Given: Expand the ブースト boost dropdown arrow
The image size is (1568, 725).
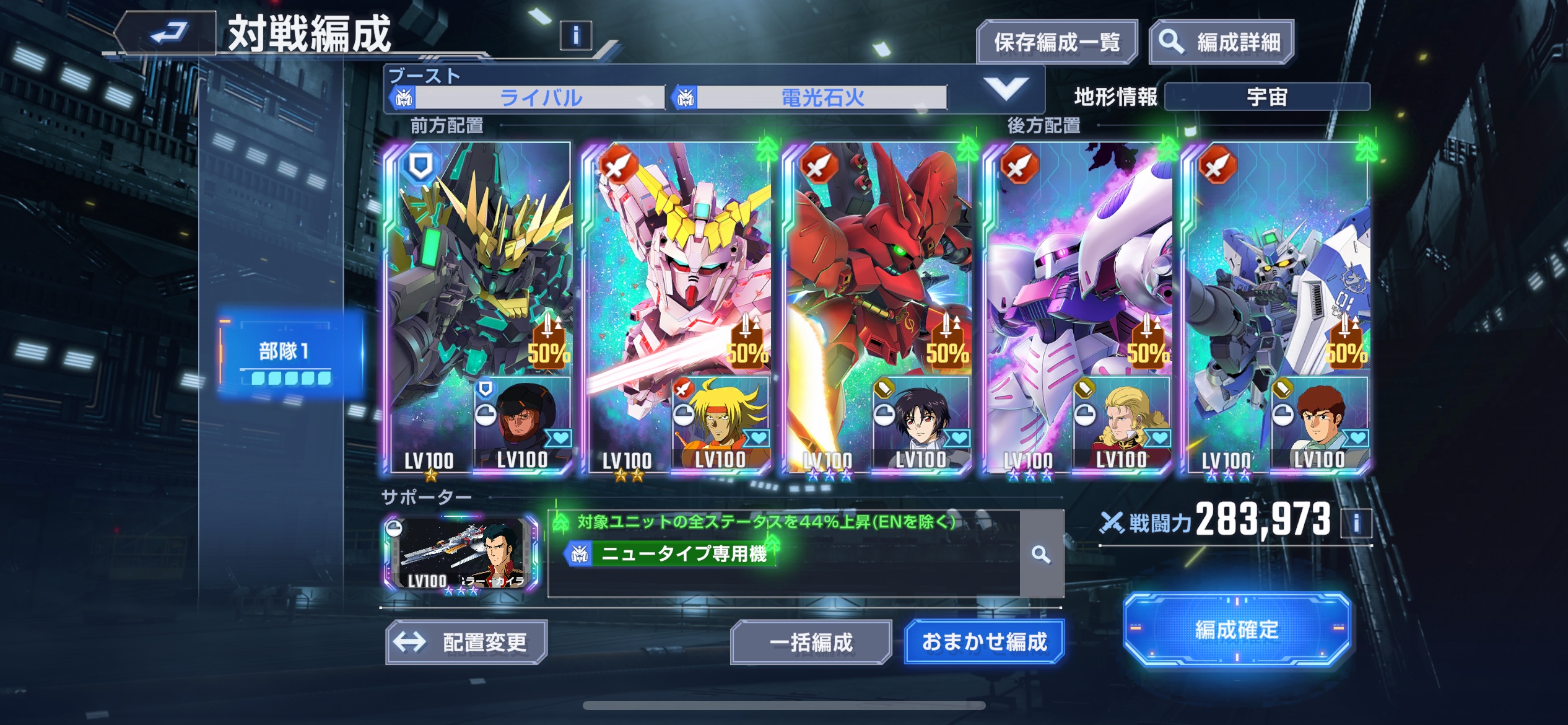Looking at the screenshot, I should [1006, 89].
